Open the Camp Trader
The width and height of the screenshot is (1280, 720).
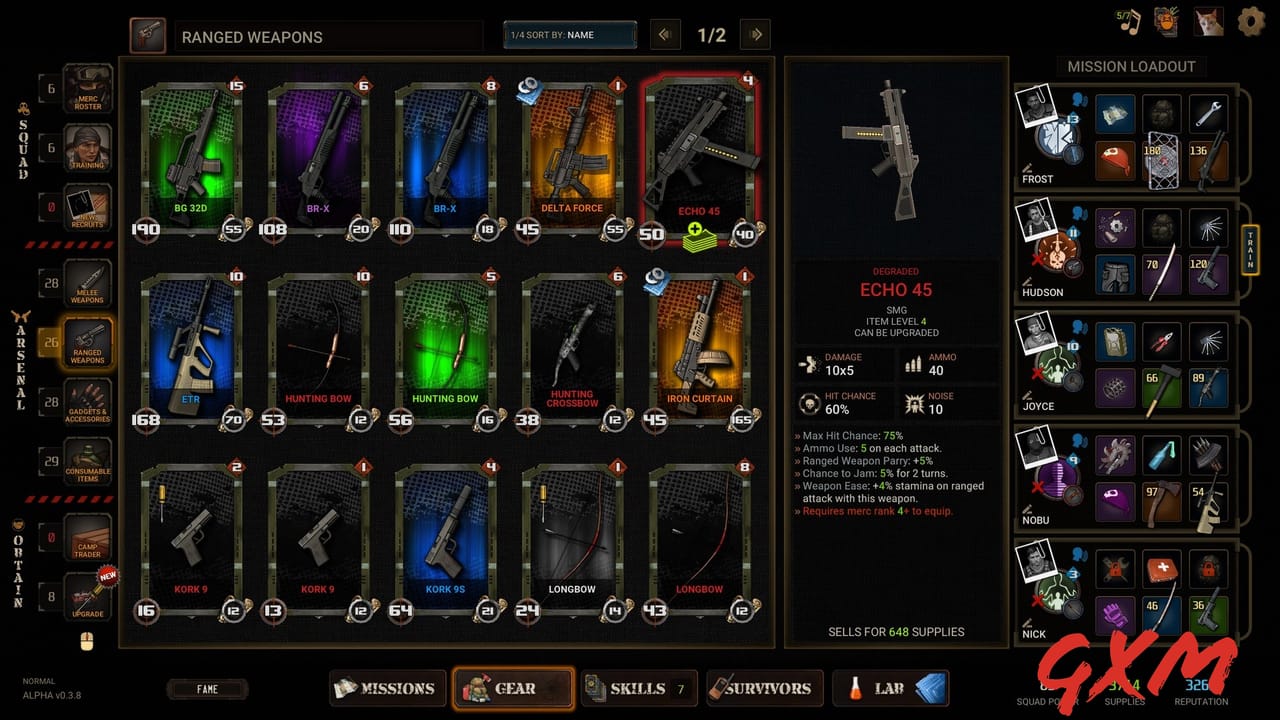[87, 537]
